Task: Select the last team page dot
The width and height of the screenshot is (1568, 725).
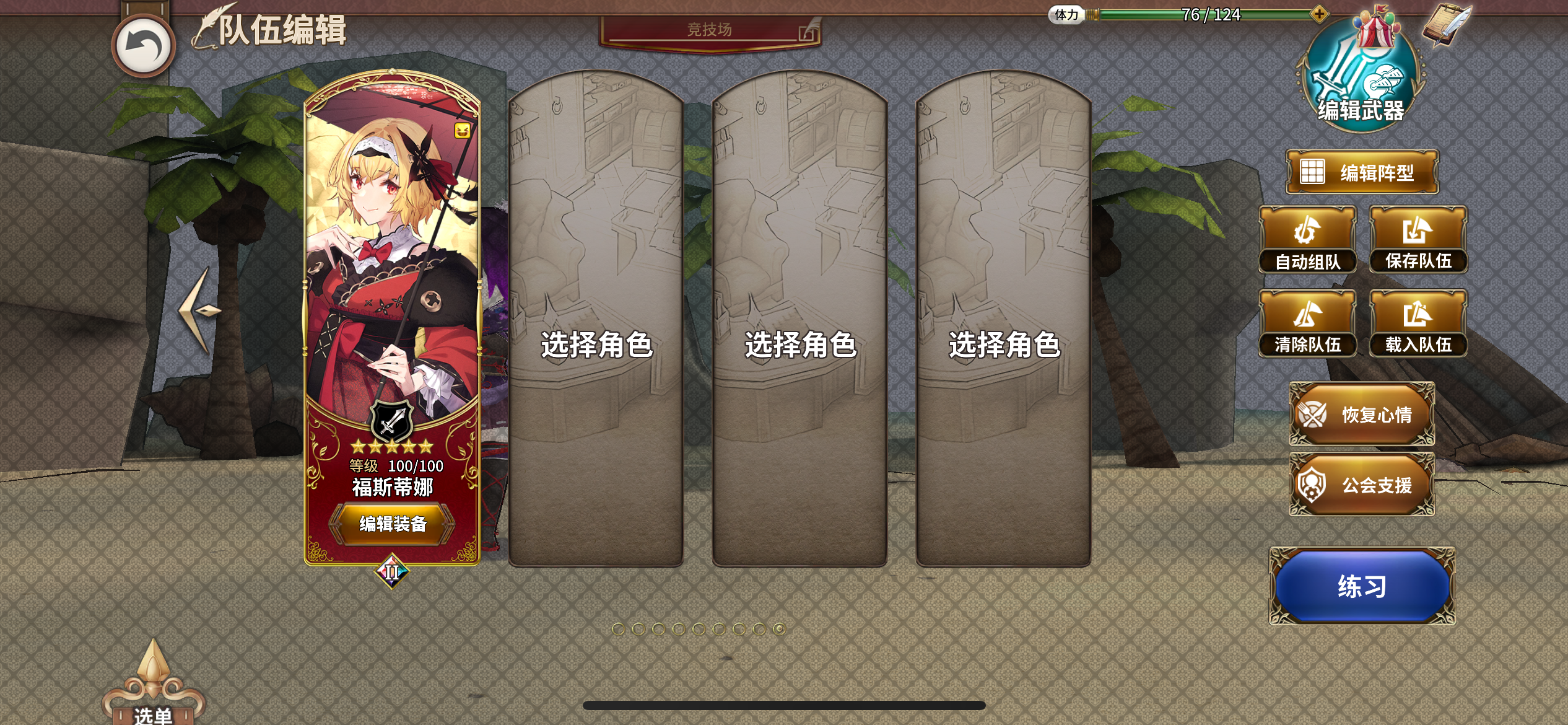Action: [x=779, y=629]
